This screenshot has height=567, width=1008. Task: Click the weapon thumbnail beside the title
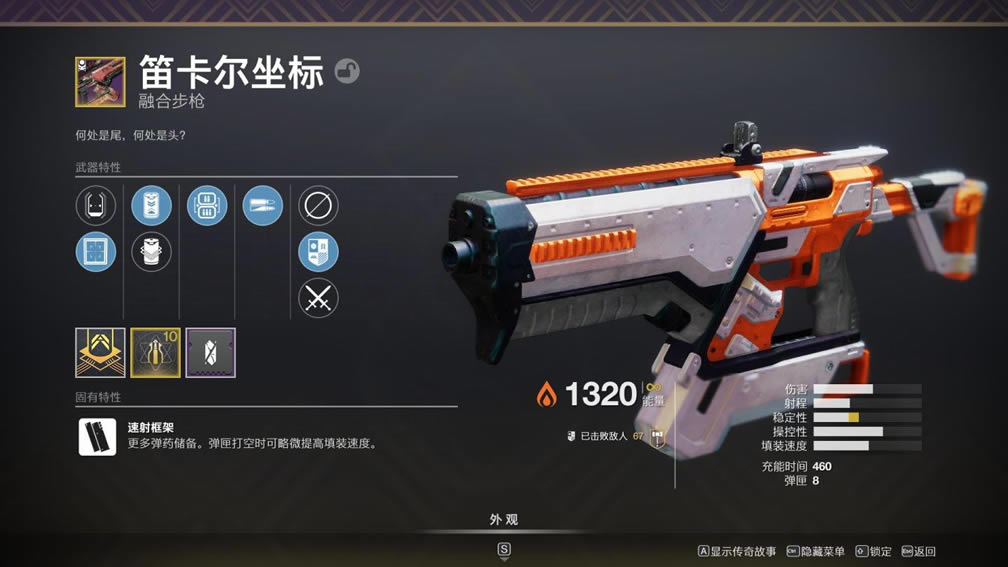click(100, 82)
